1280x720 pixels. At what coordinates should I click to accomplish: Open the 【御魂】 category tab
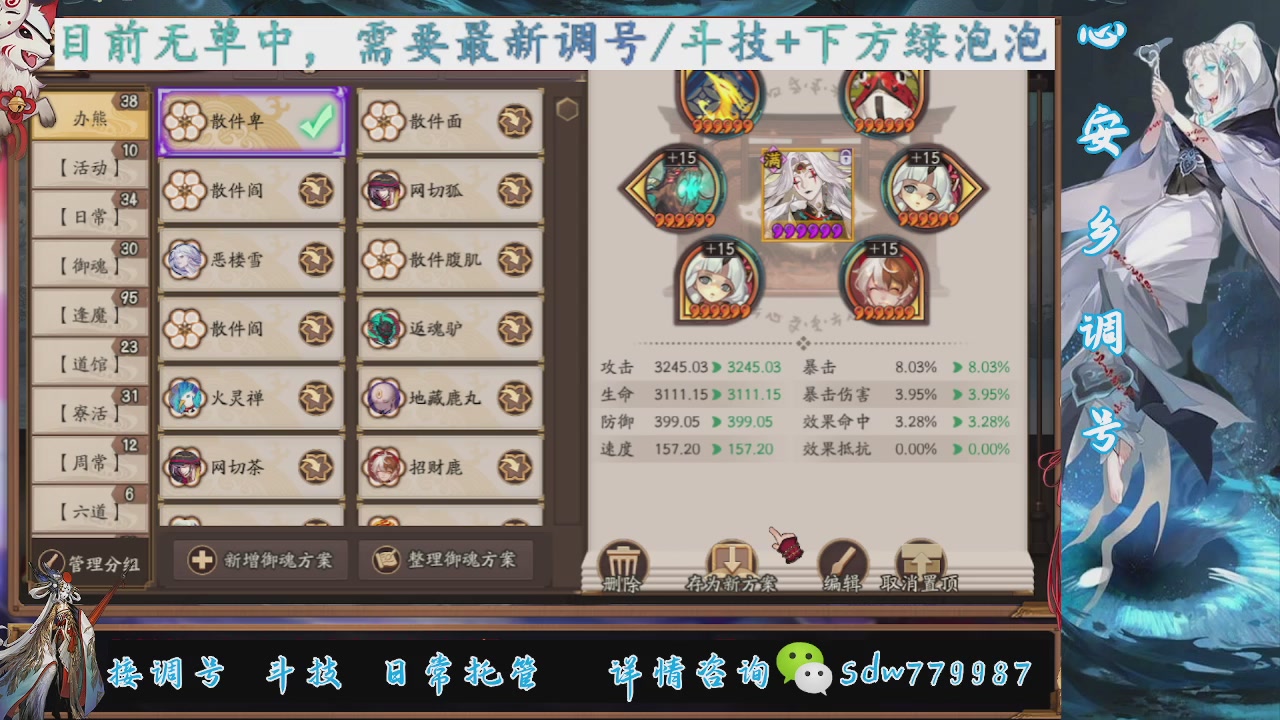[90, 263]
